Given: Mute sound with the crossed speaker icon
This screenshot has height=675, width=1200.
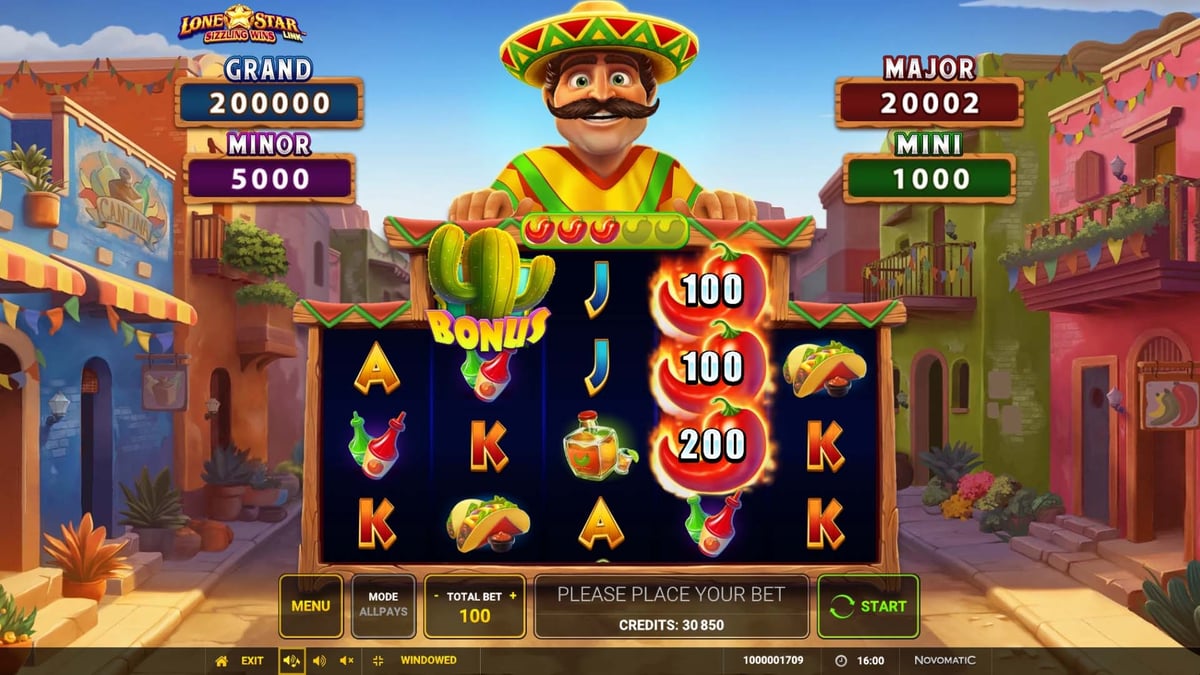Looking at the screenshot, I should 347,661.
